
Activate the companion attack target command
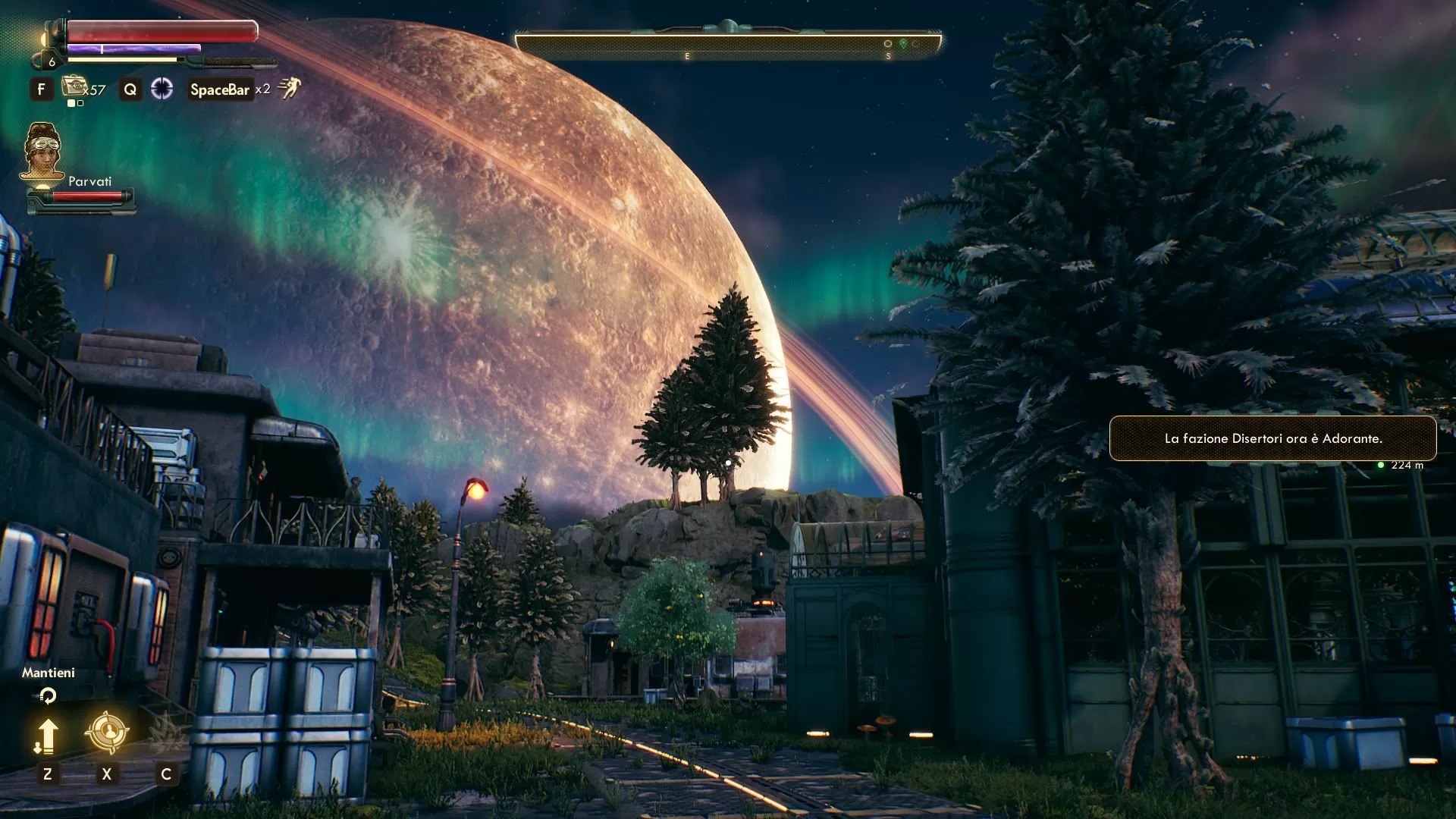(x=106, y=732)
